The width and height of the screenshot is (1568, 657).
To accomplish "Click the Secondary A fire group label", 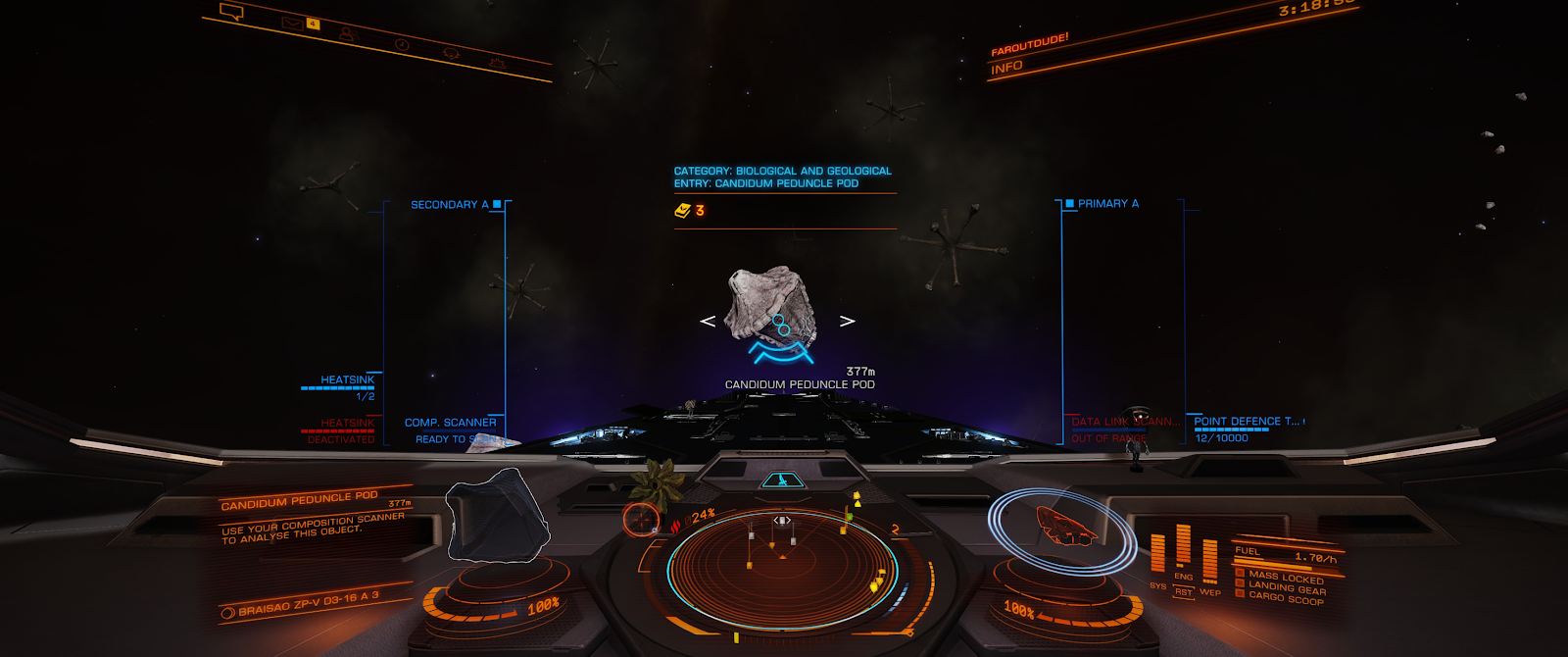I will (450, 205).
